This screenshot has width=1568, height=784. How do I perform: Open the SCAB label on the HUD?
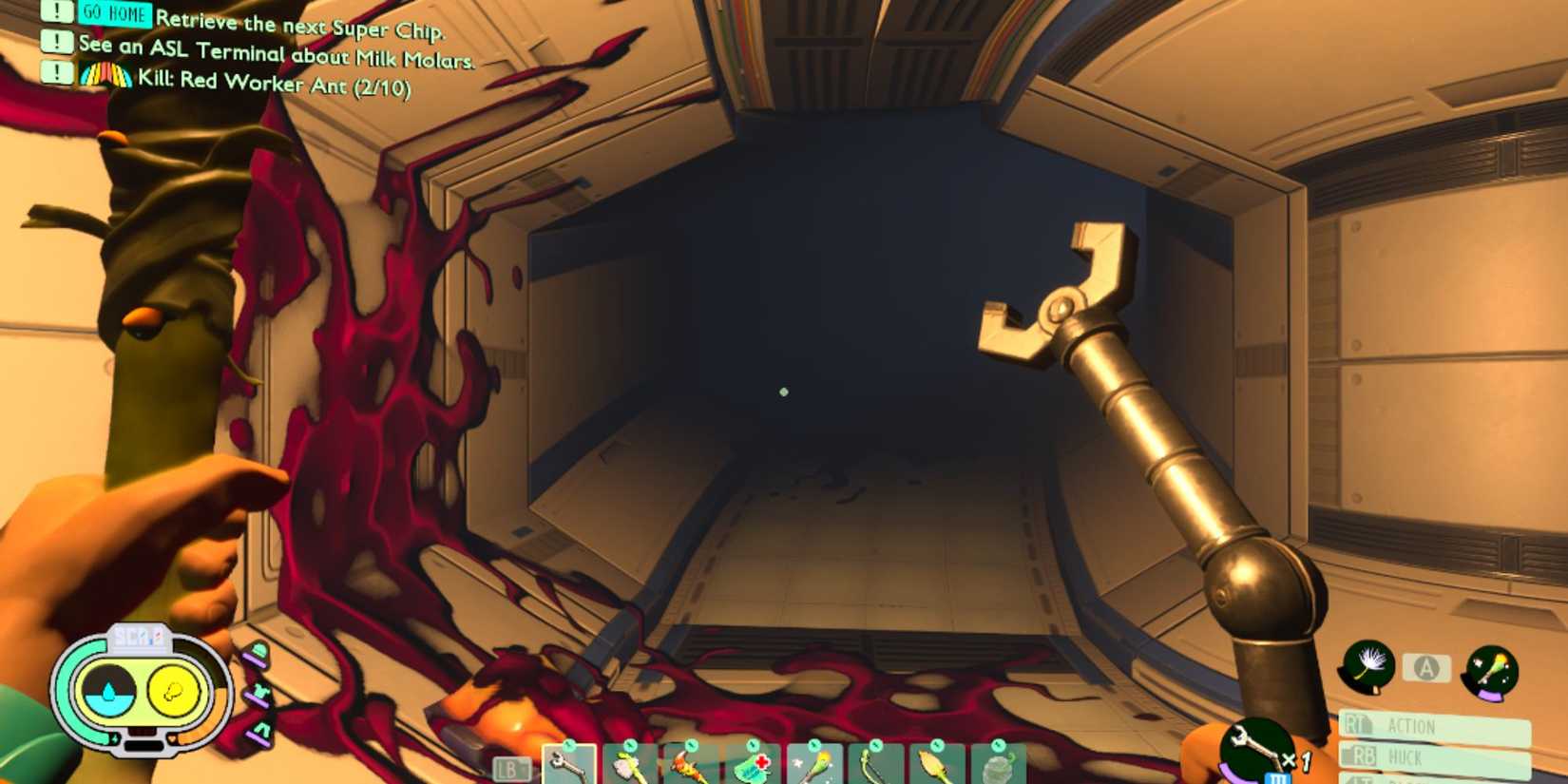140,637
